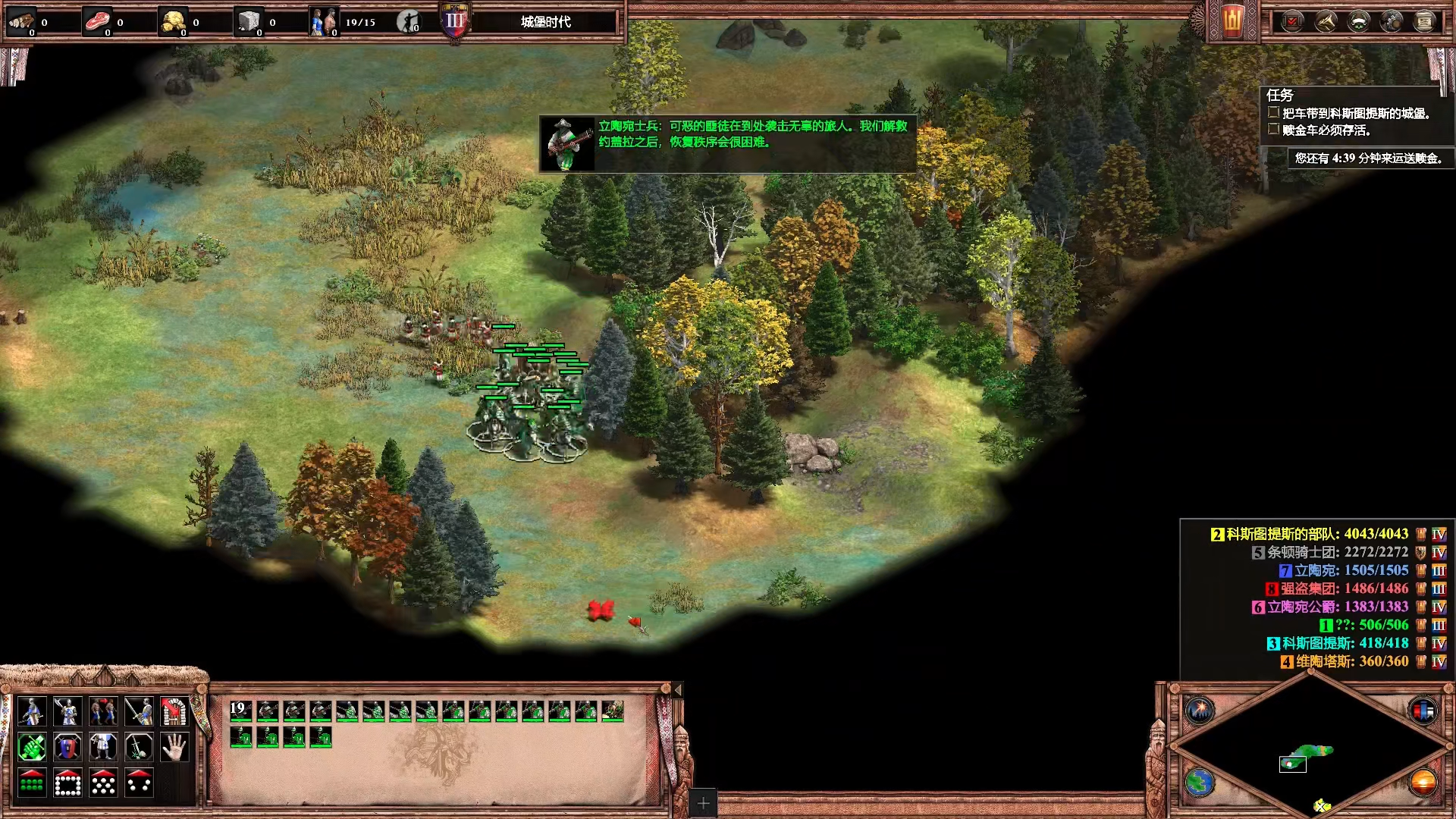
Task: Click the plus button below the selection panel
Action: [x=703, y=803]
